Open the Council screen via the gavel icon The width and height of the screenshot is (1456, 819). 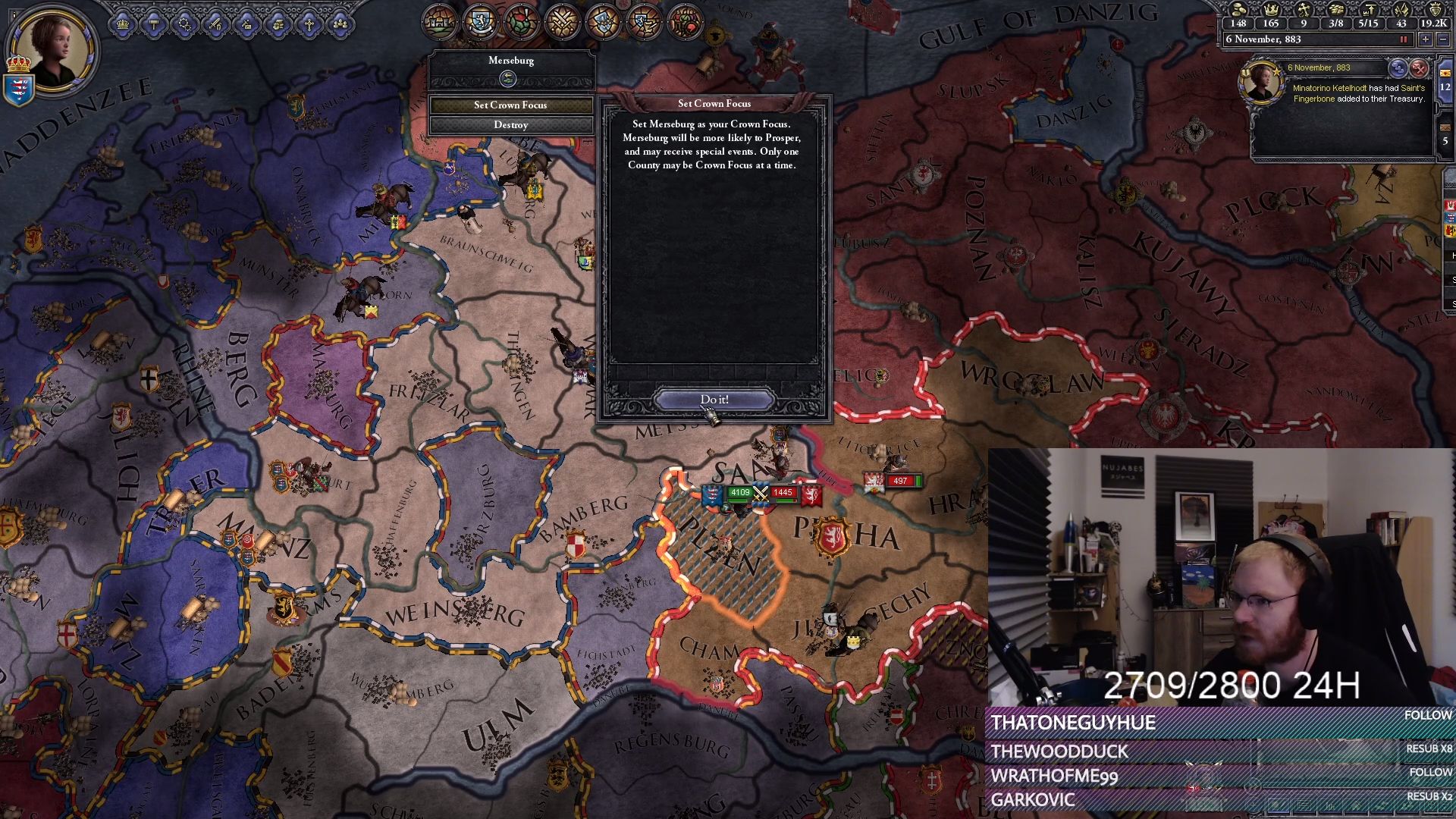[154, 24]
